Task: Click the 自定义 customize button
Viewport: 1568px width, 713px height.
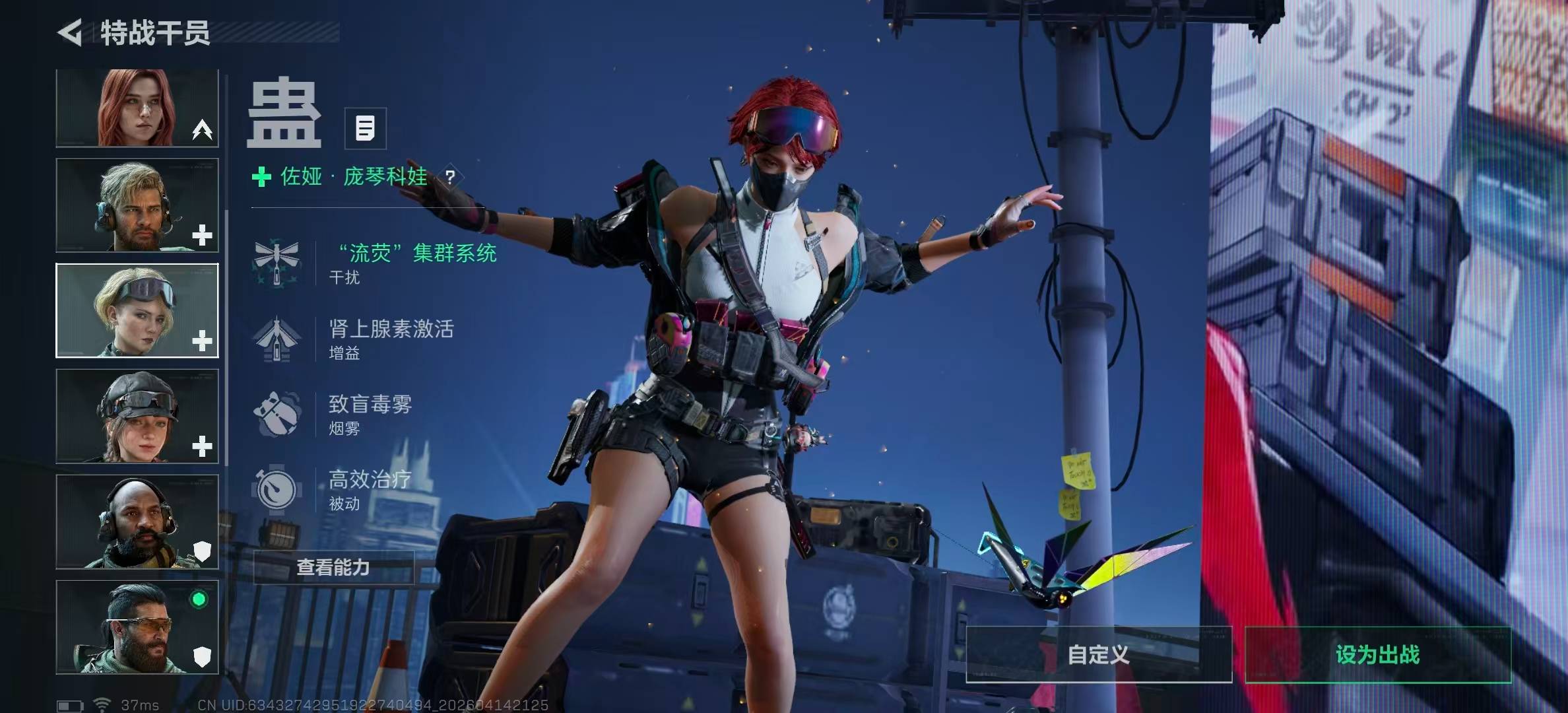Action: tap(1099, 654)
